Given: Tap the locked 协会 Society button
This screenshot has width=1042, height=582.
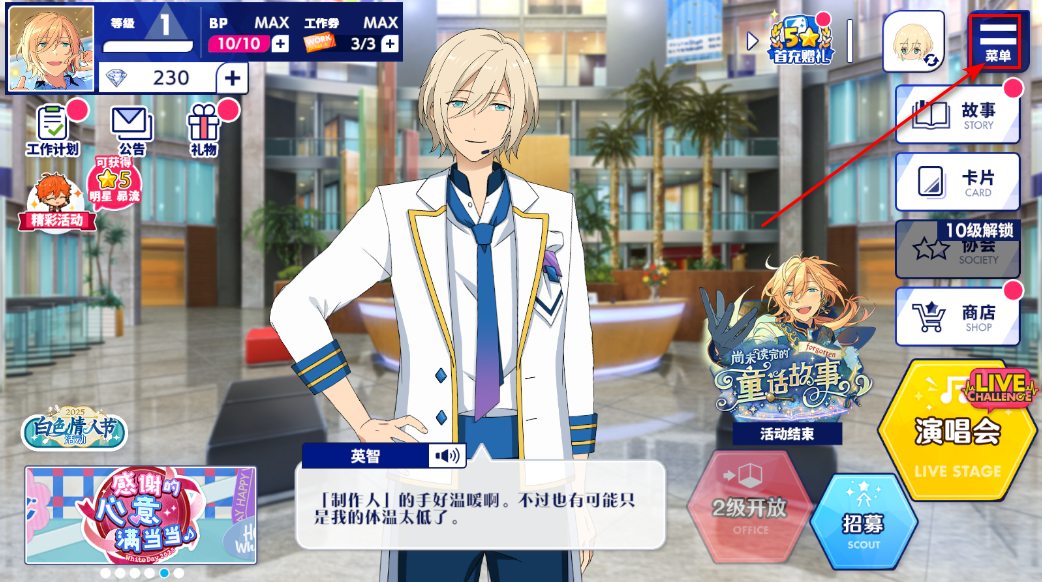Looking at the screenshot, I should click(958, 250).
